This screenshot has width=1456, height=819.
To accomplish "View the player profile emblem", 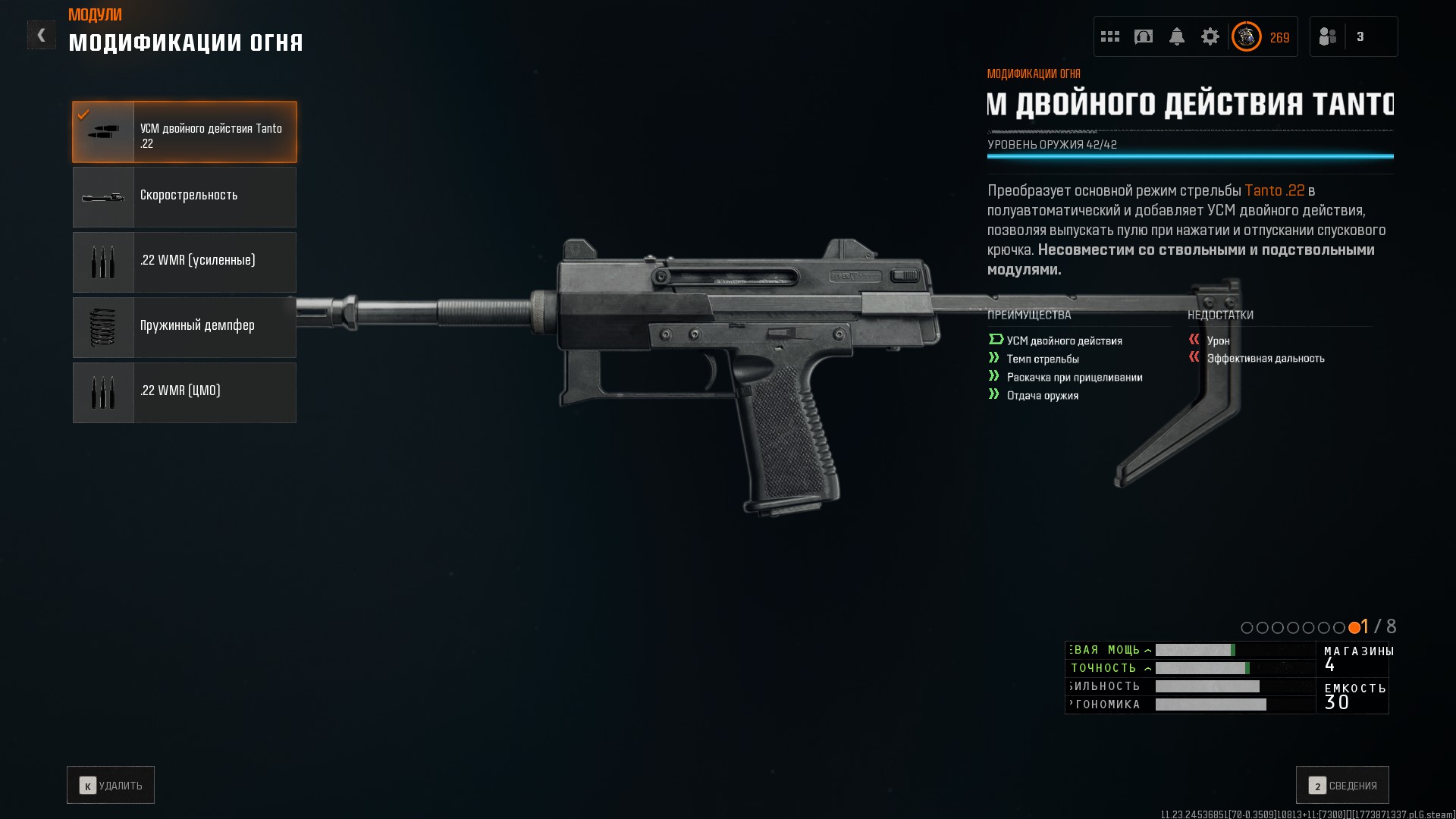I will (1247, 36).
